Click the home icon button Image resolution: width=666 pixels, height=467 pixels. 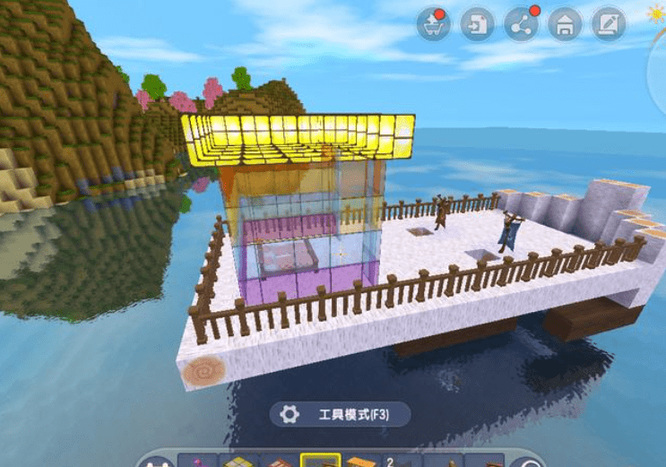click(x=565, y=23)
